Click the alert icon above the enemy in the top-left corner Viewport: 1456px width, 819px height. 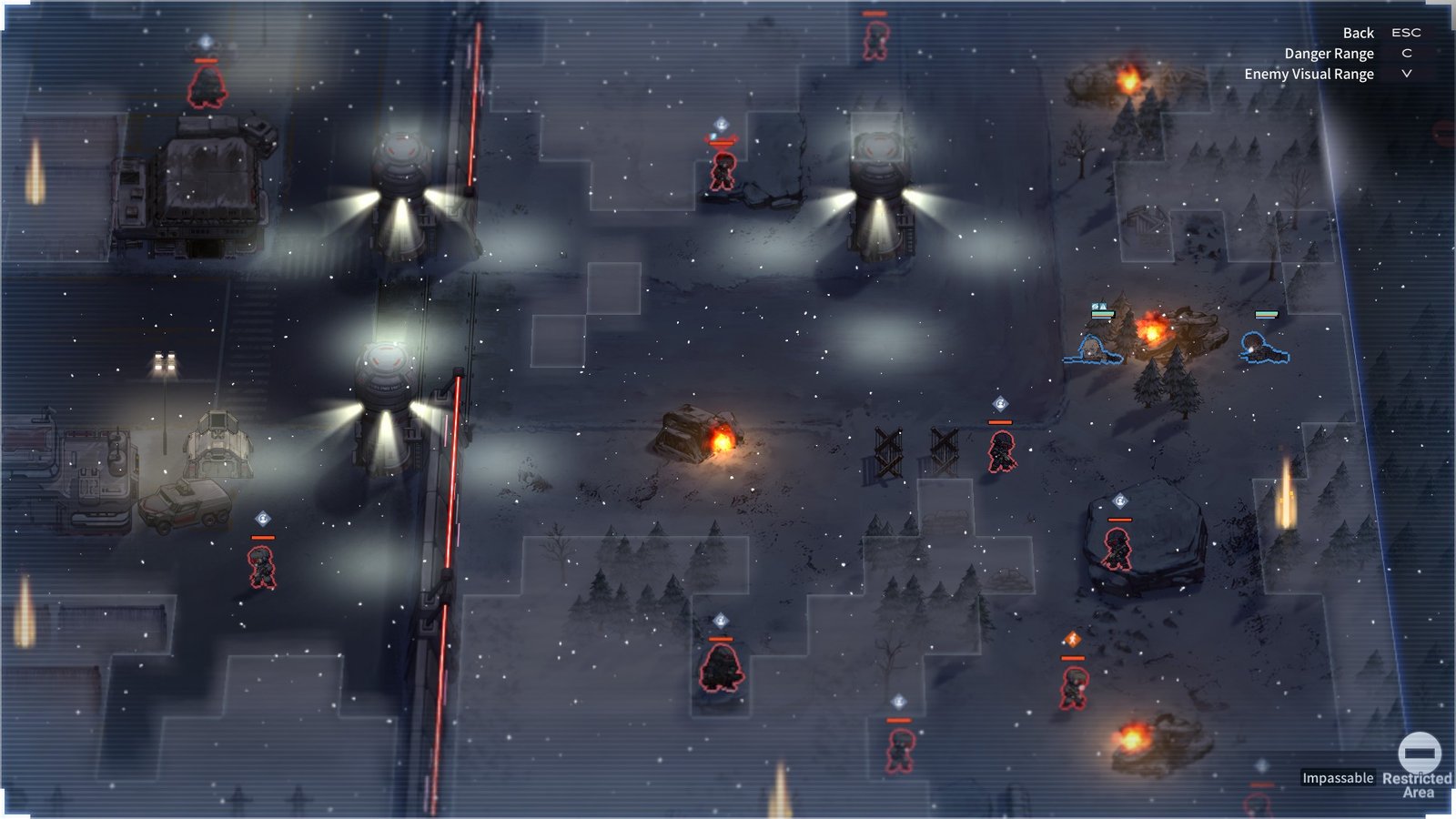(x=205, y=42)
